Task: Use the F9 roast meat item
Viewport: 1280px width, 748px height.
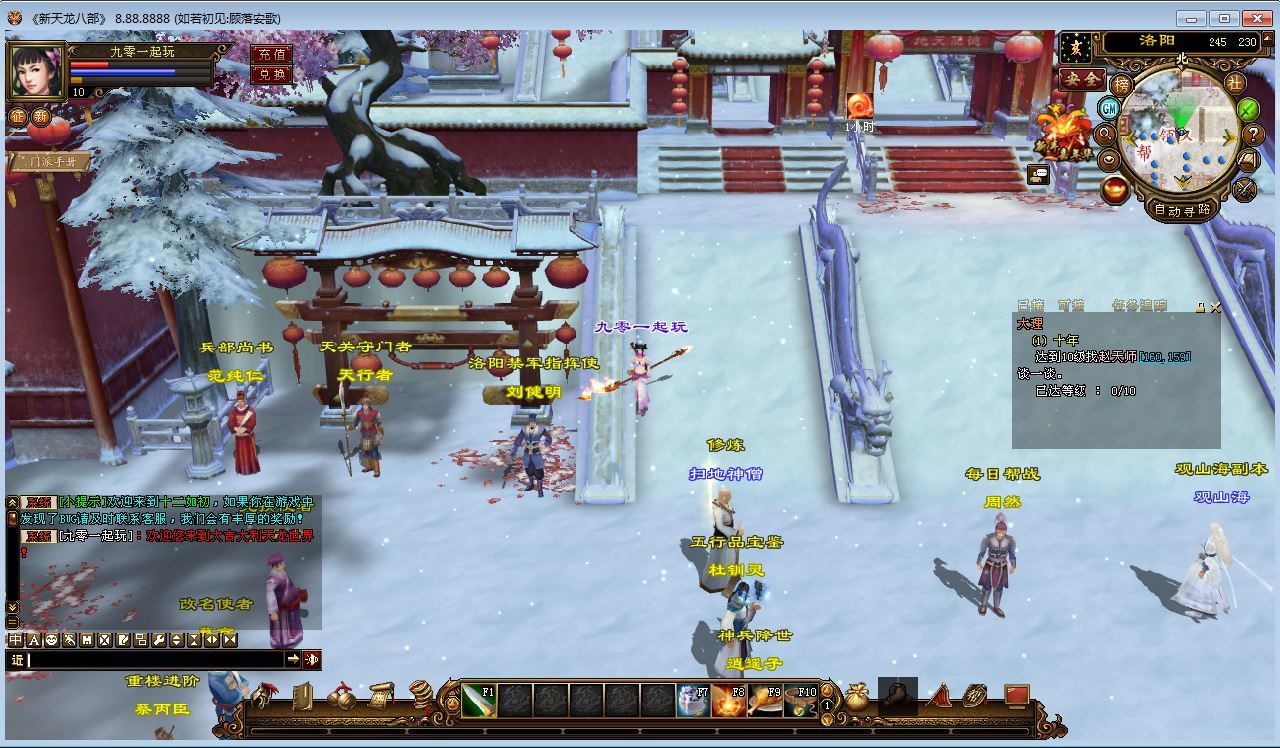Action: pyautogui.click(x=765, y=701)
